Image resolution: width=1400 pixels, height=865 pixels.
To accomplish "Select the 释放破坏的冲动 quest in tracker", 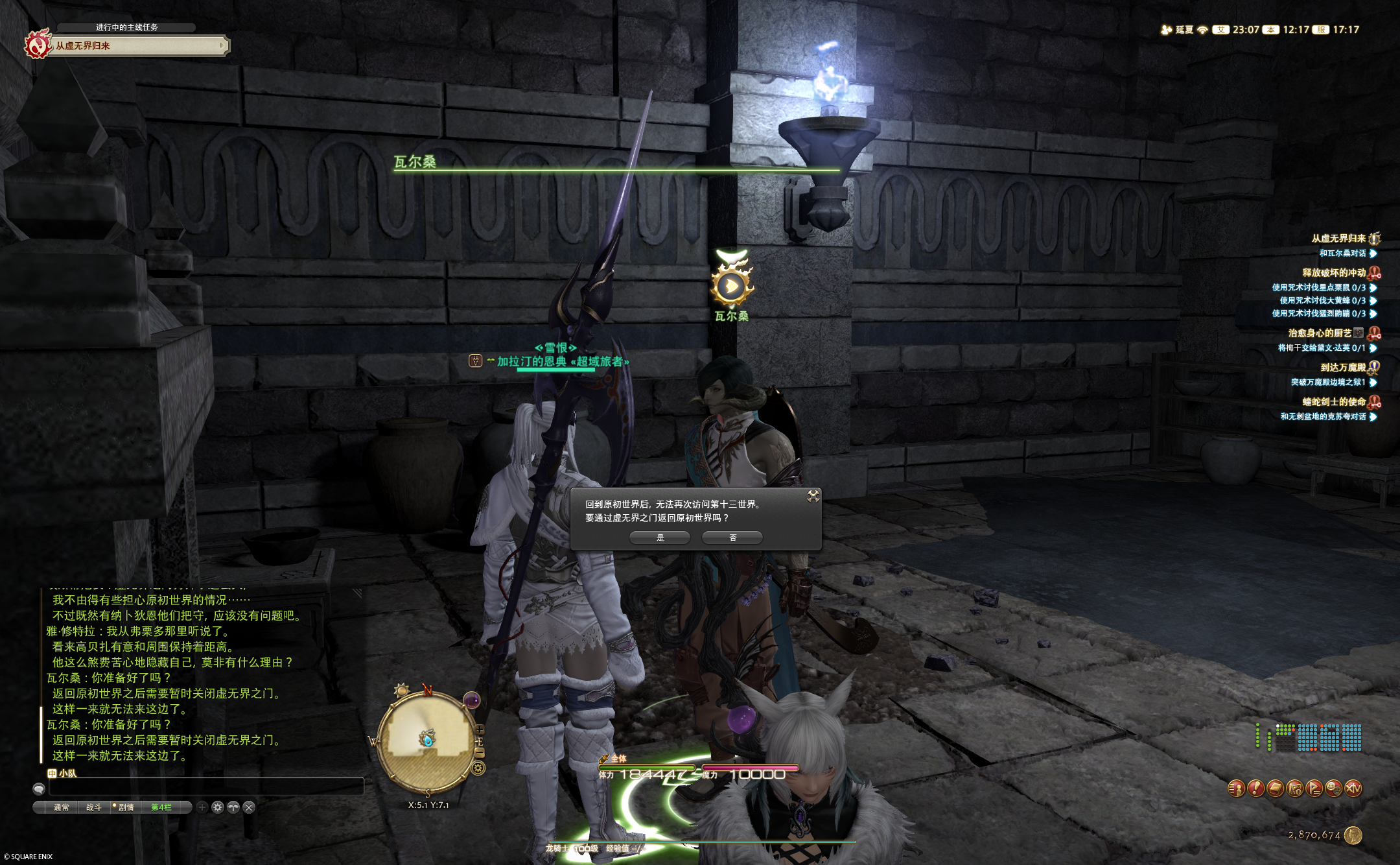I will [x=1334, y=273].
